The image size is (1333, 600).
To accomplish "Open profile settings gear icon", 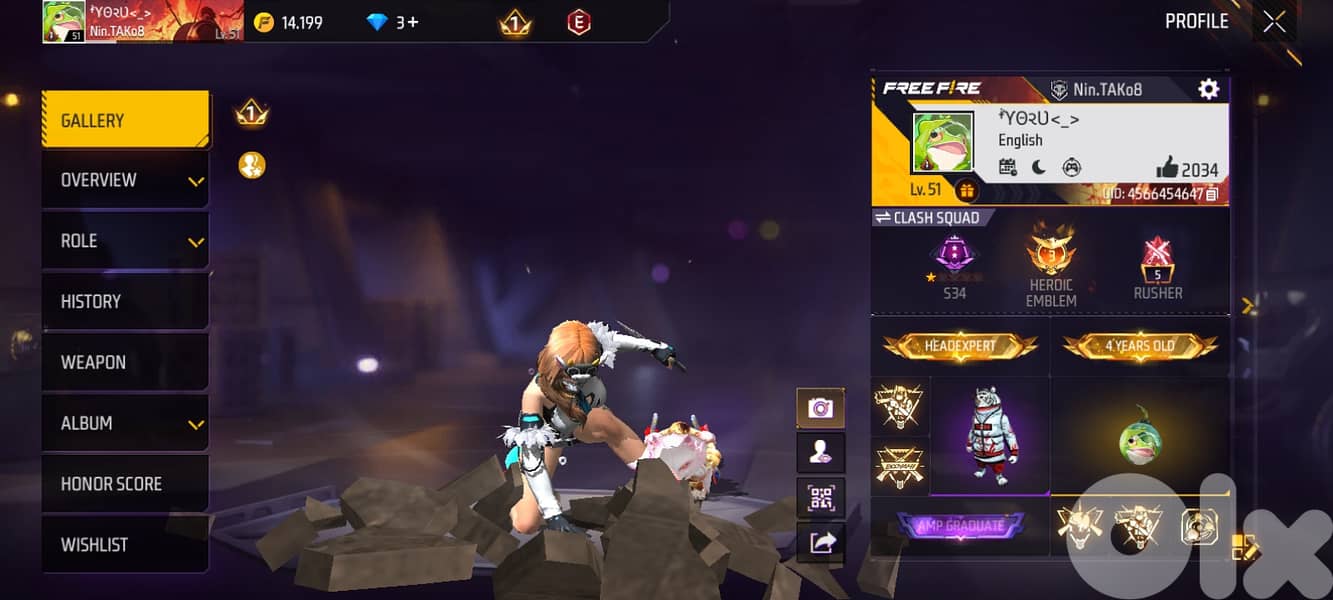I will click(x=1208, y=89).
